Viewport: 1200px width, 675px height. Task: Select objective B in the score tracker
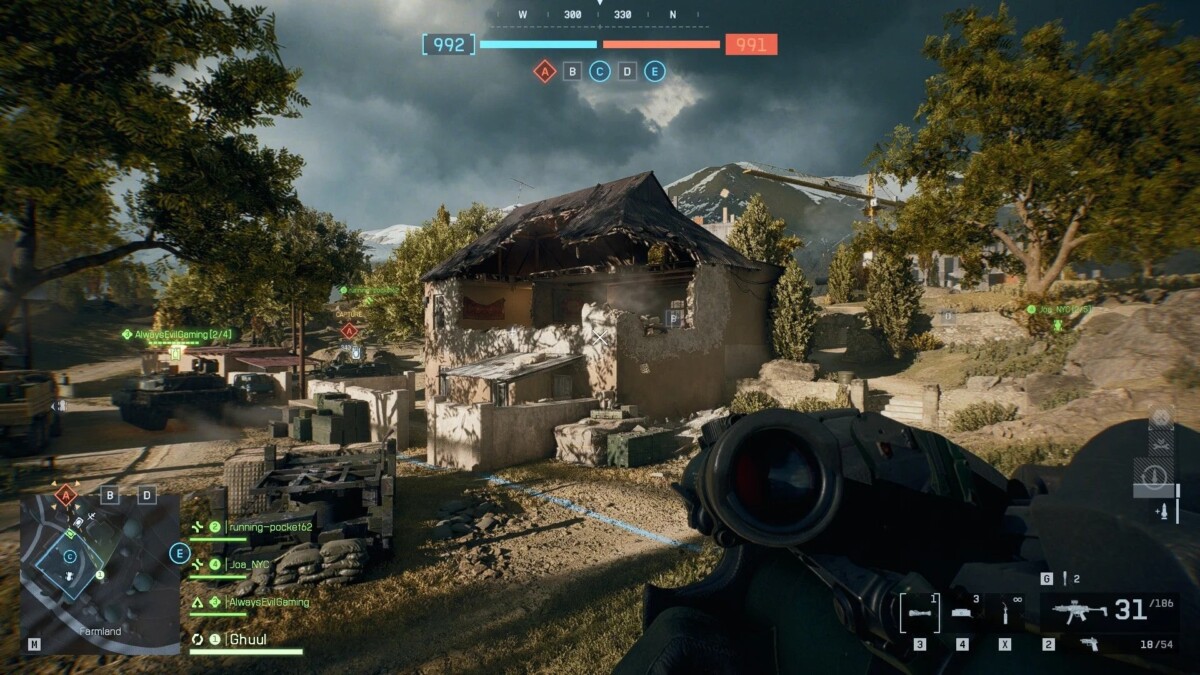click(572, 71)
